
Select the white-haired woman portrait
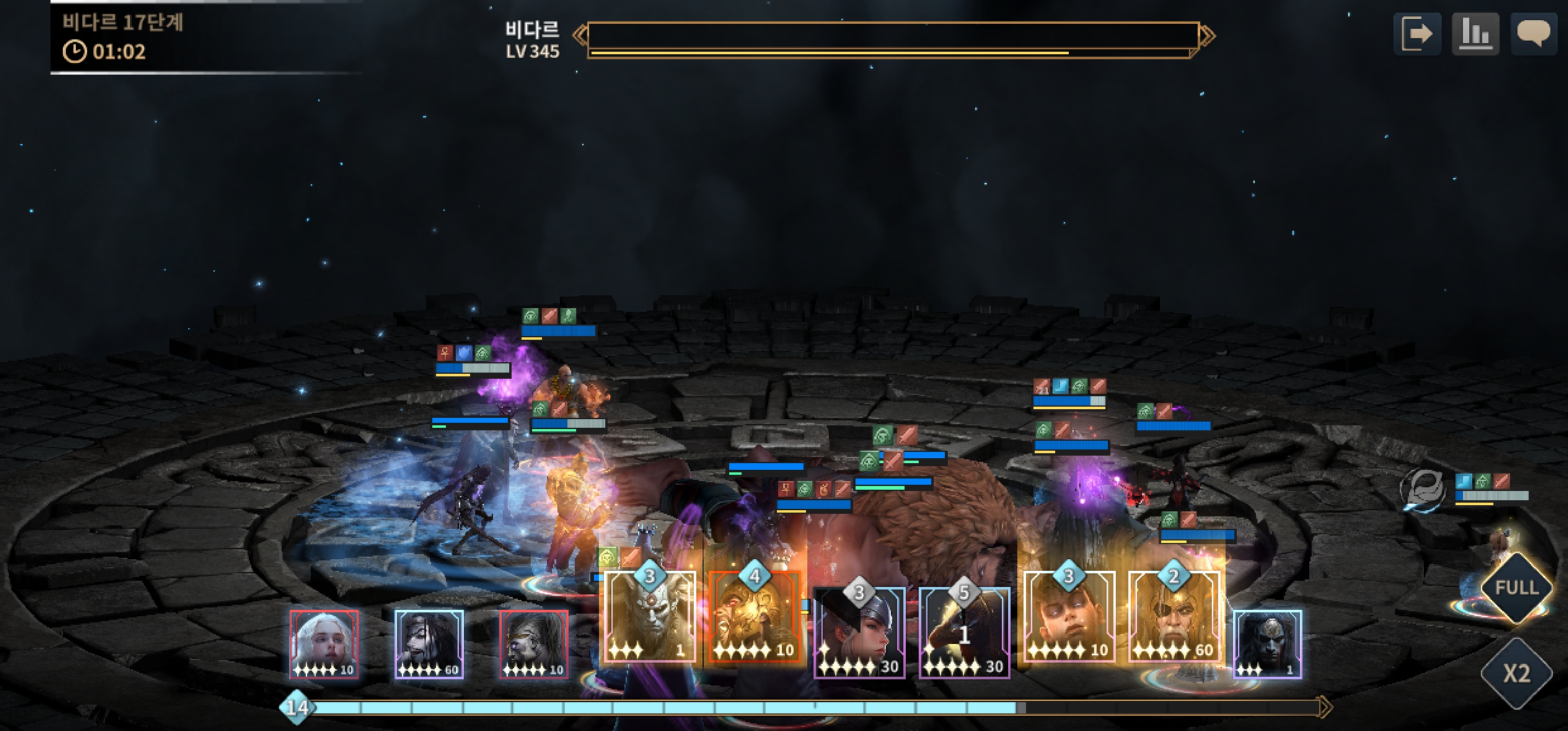pyautogui.click(x=324, y=644)
